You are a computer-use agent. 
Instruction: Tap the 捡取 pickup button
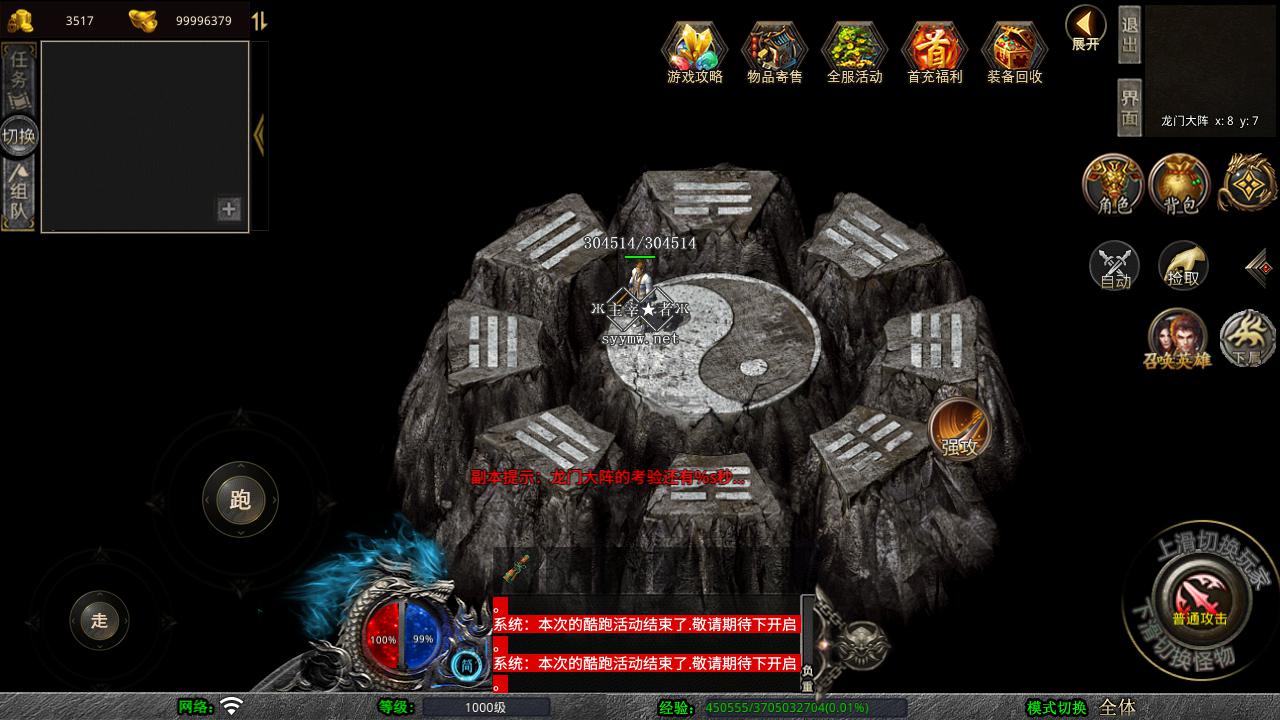coord(1183,266)
